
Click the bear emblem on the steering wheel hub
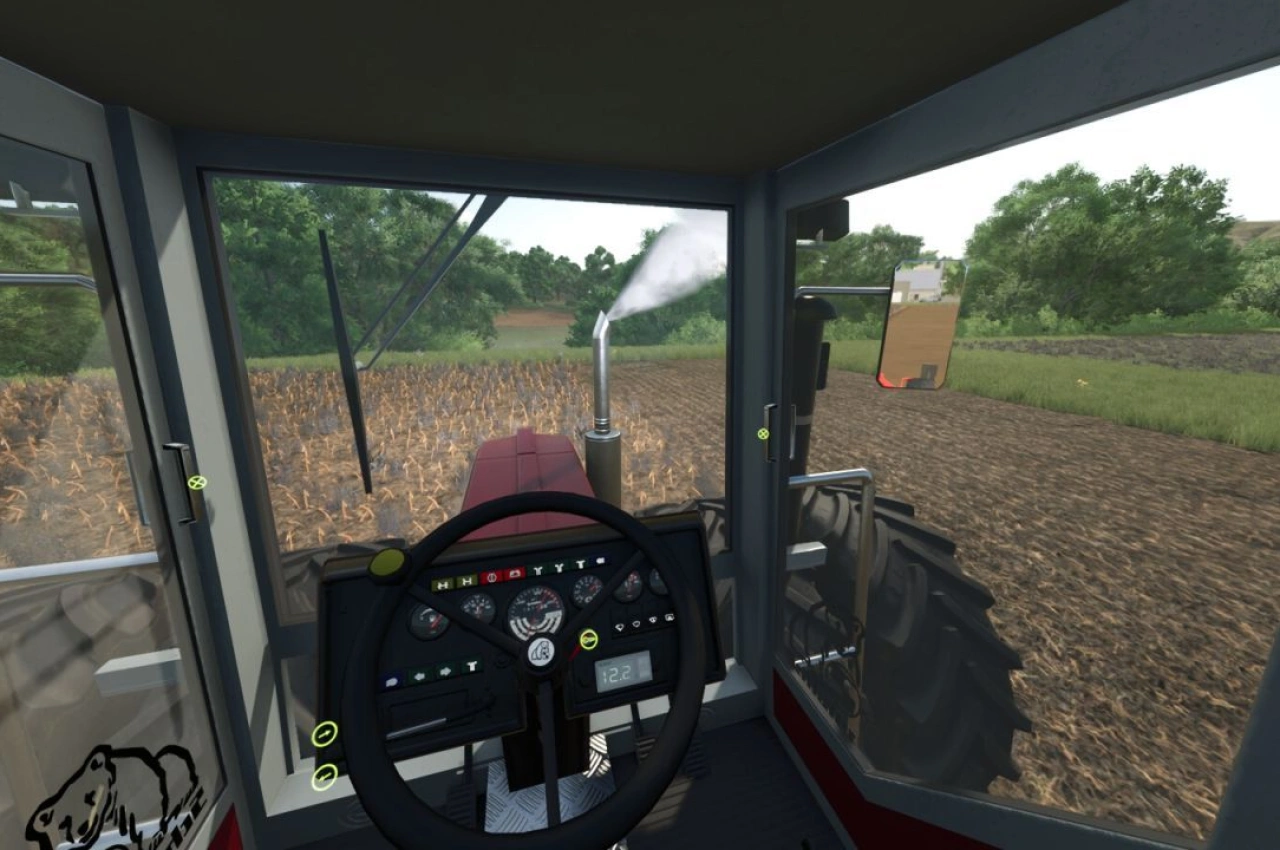[x=541, y=651]
